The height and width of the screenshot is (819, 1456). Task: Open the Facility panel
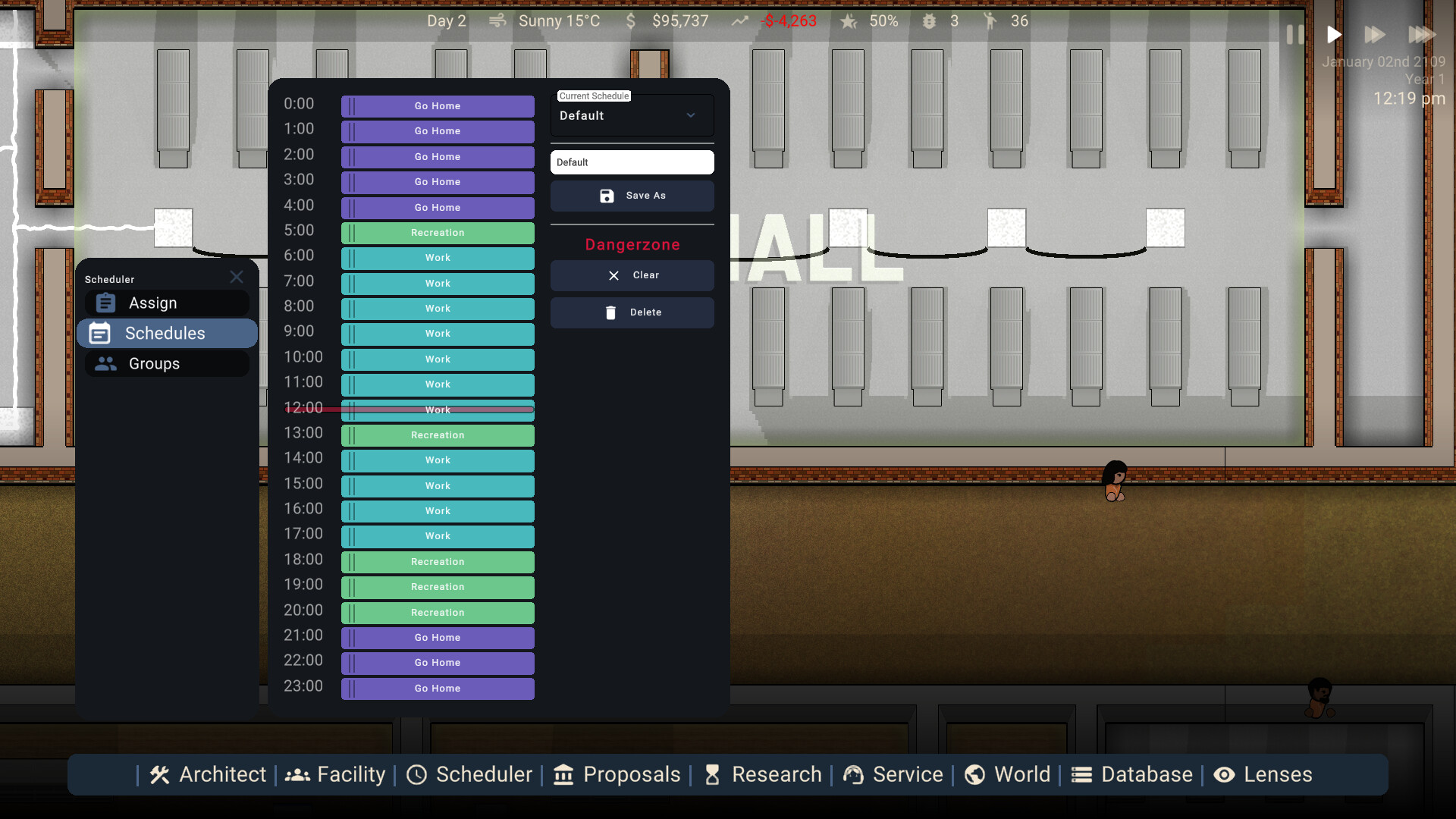(334, 774)
